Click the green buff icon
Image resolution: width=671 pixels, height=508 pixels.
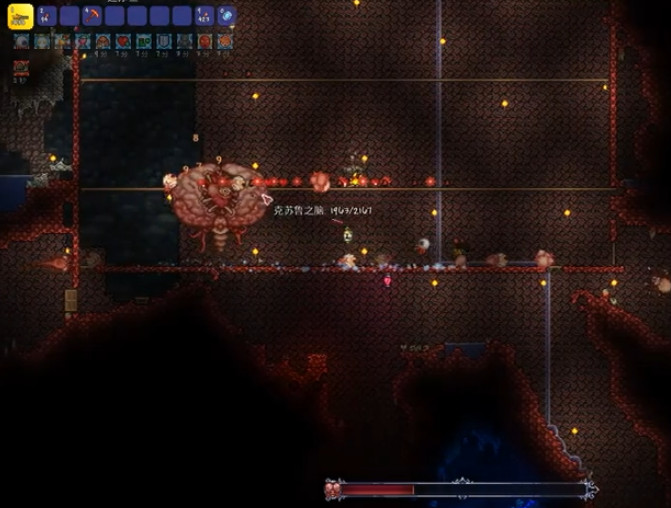(144, 41)
